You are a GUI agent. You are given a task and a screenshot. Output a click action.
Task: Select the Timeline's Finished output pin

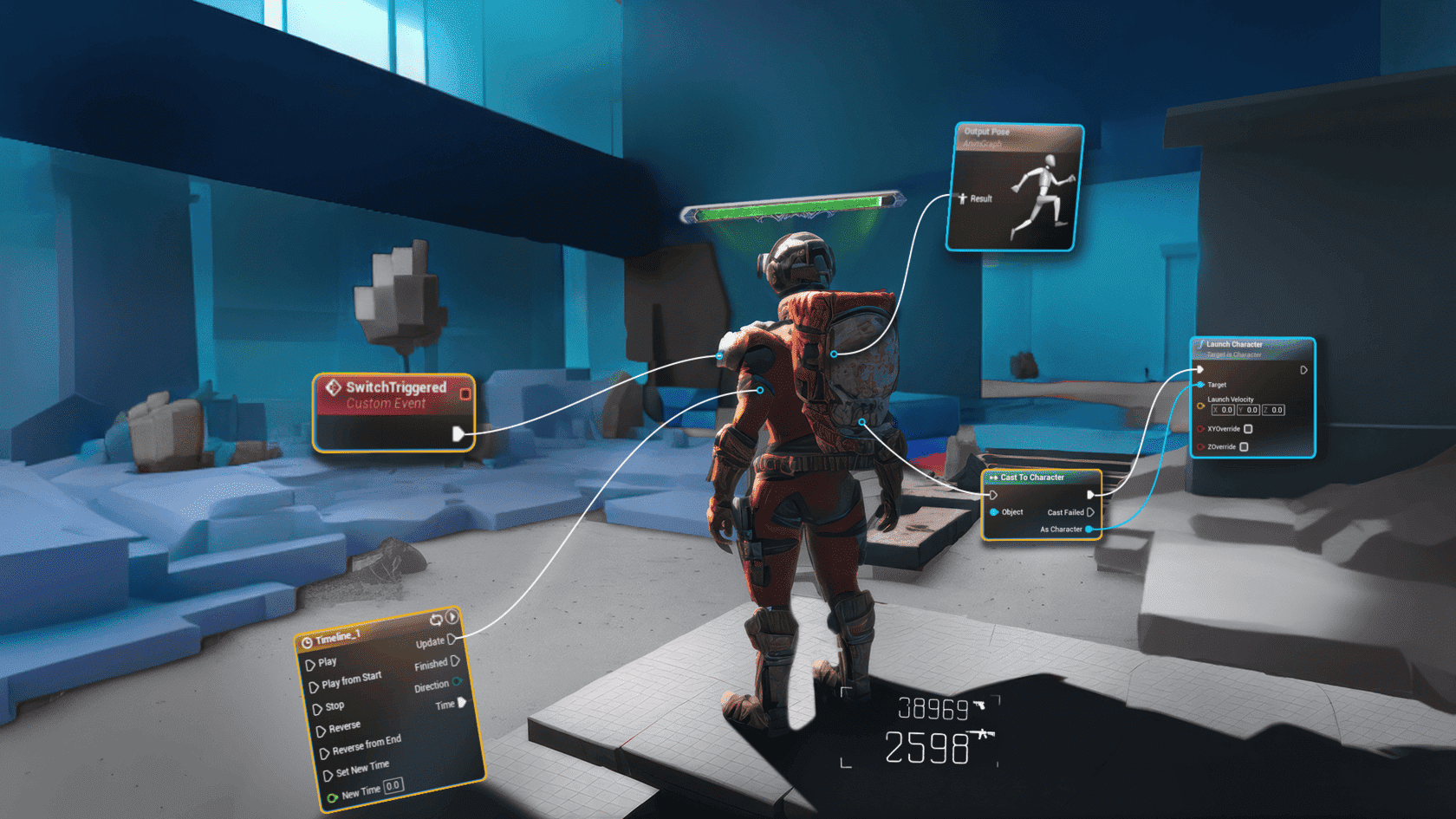click(455, 661)
